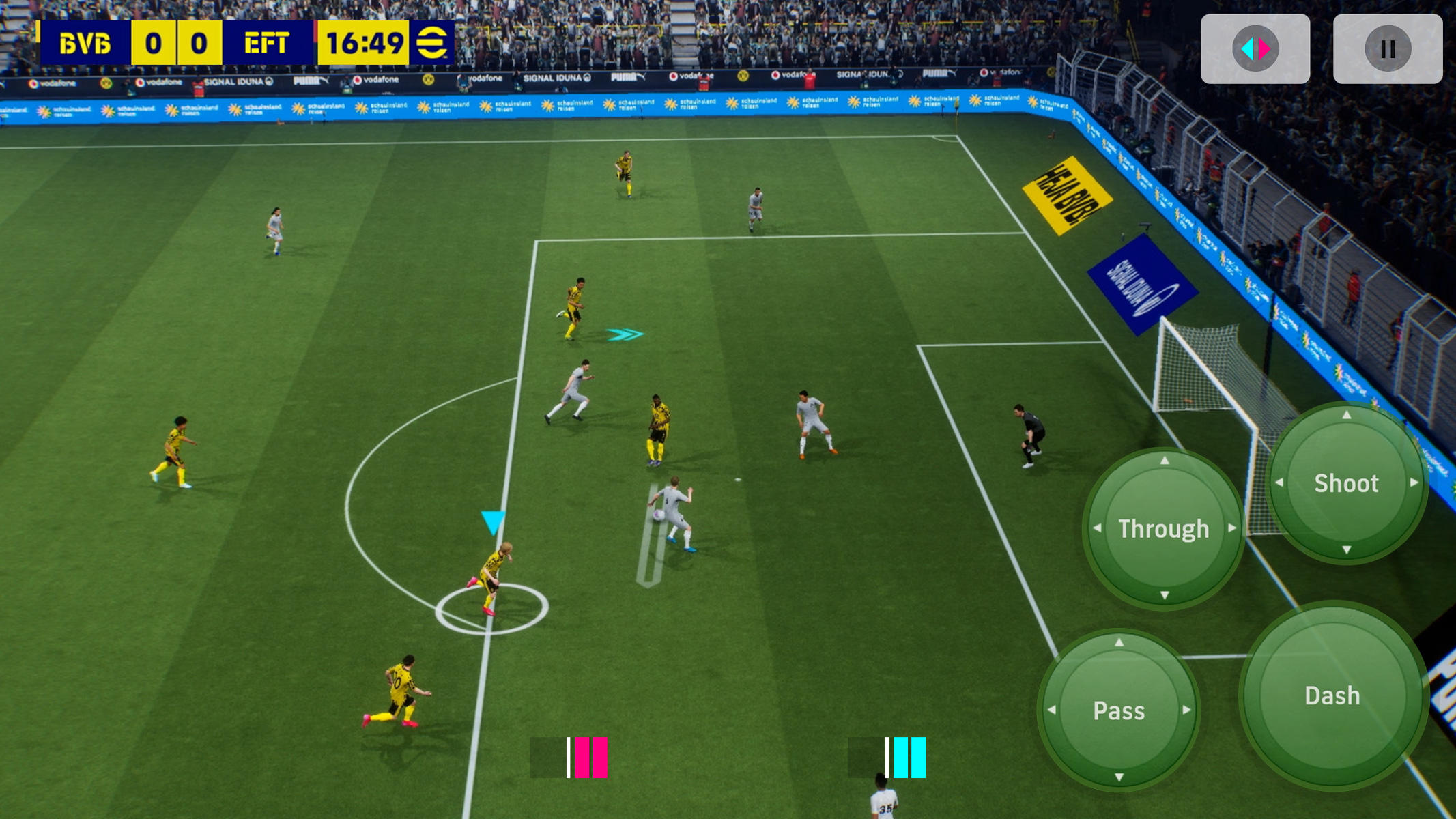
Task: Pause the match using the pause icon
Action: pyautogui.click(x=1386, y=48)
